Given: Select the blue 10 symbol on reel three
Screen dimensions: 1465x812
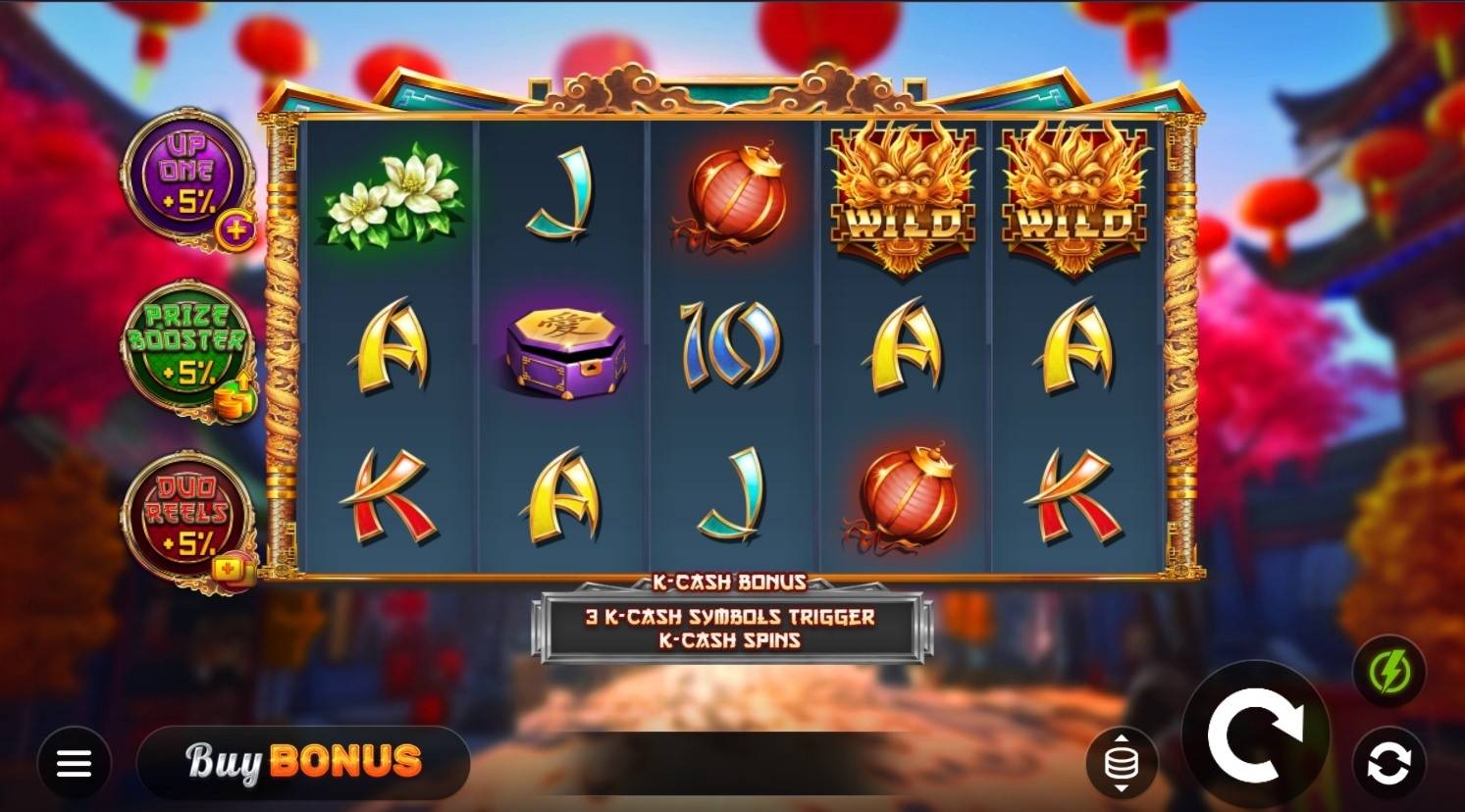Looking at the screenshot, I should pyautogui.click(x=728, y=348).
